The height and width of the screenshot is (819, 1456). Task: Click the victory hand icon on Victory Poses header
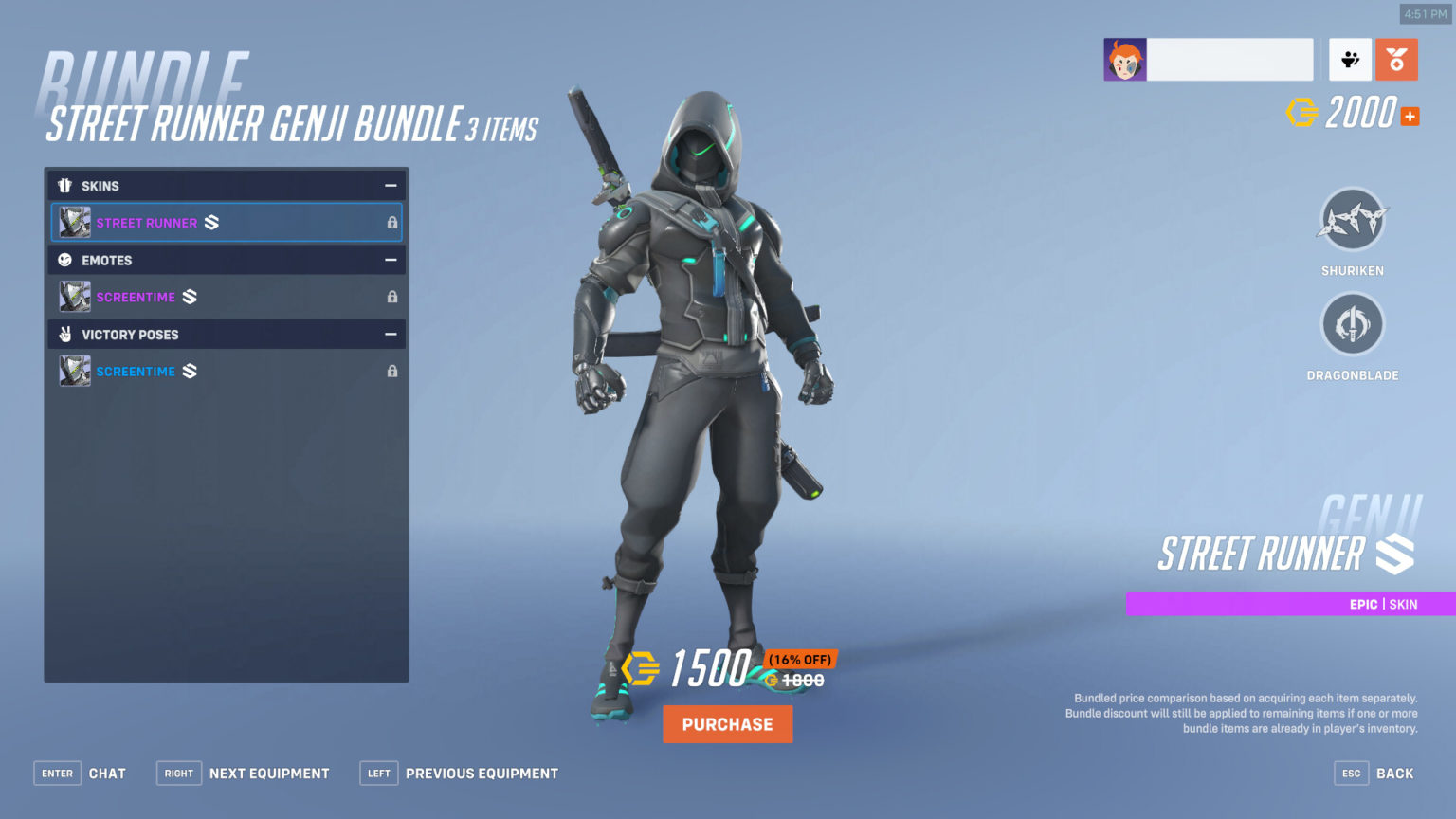(64, 334)
